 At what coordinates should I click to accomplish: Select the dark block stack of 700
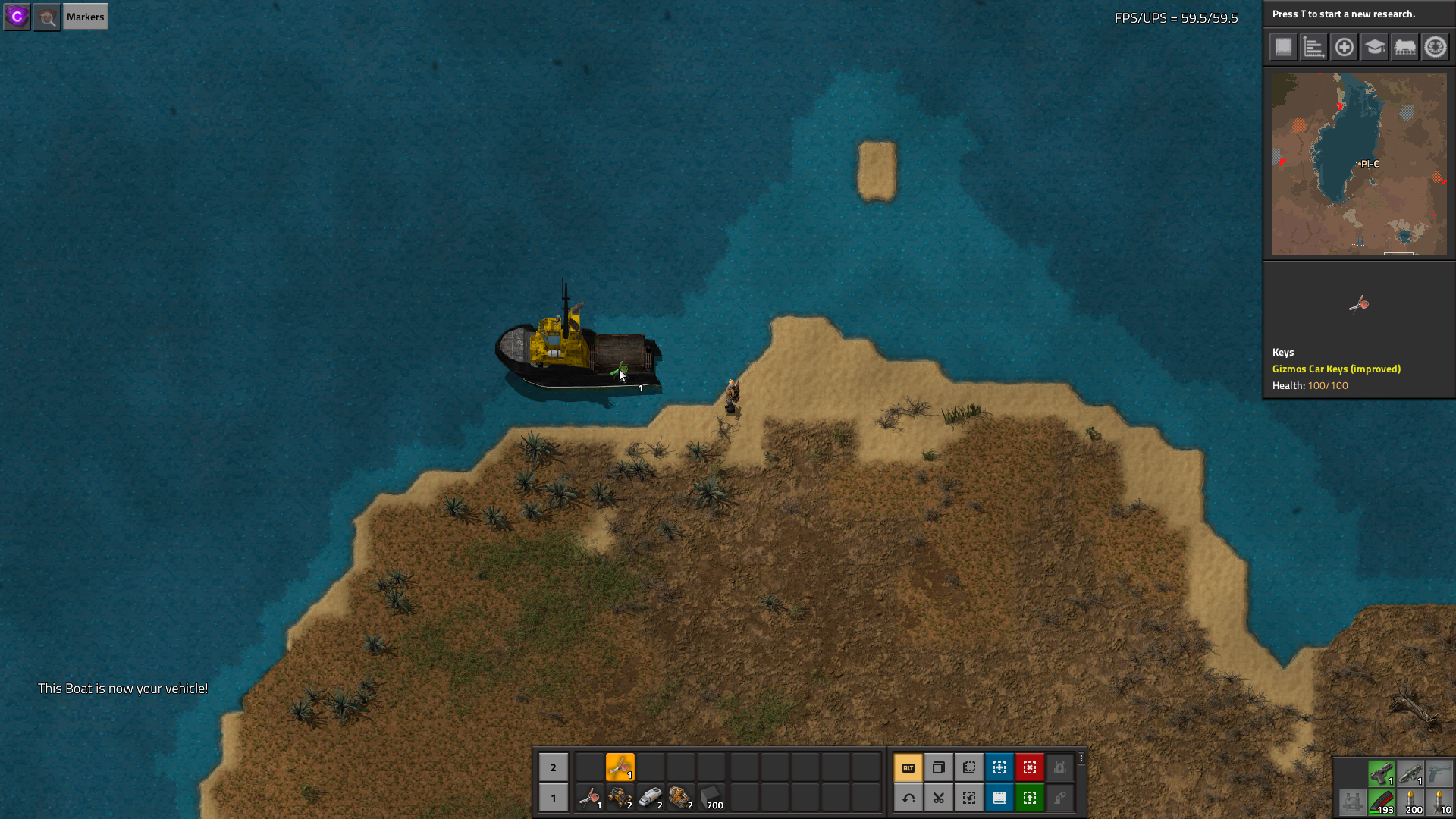coord(711,798)
